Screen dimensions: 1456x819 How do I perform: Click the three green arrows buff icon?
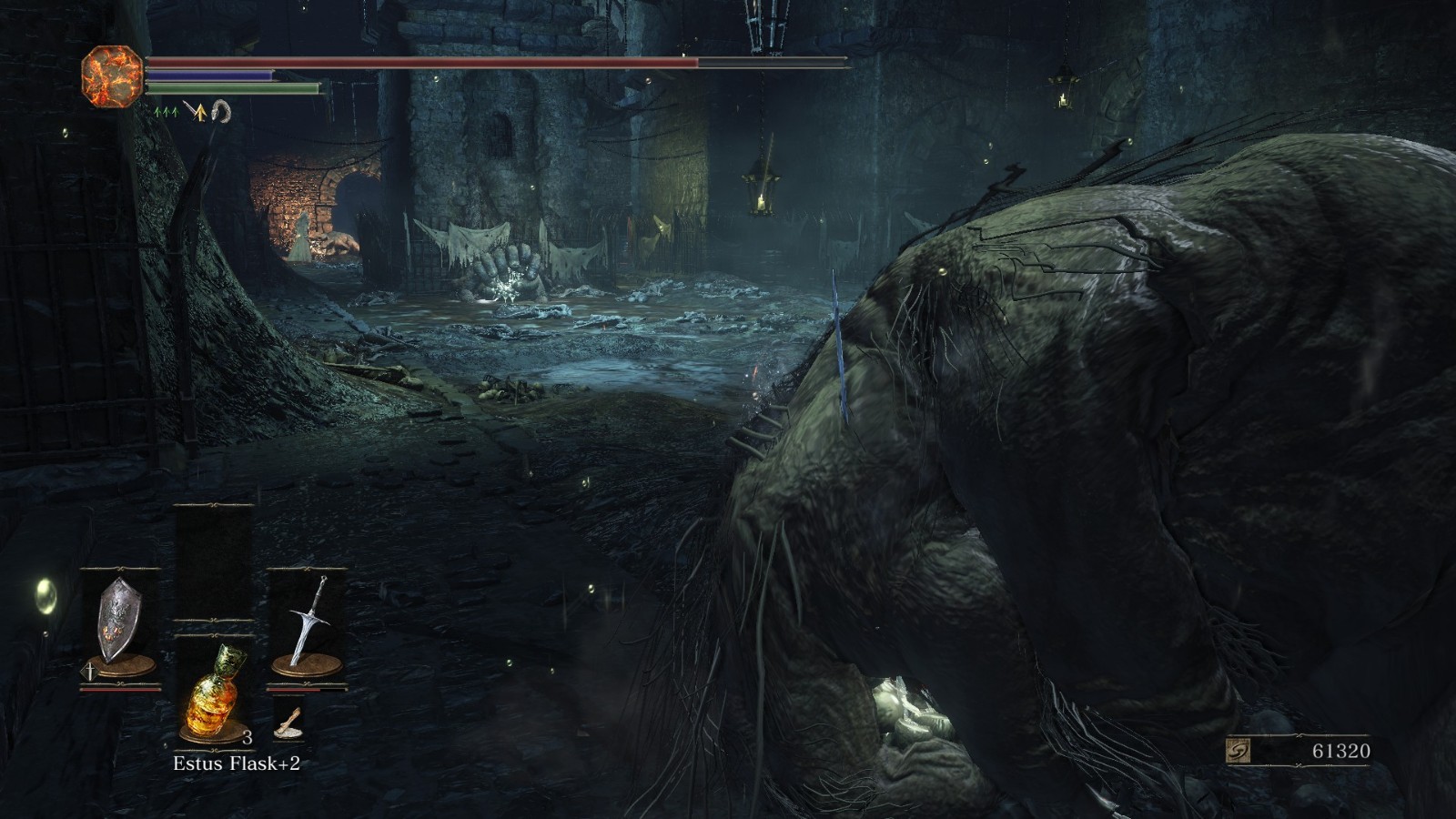click(x=165, y=112)
